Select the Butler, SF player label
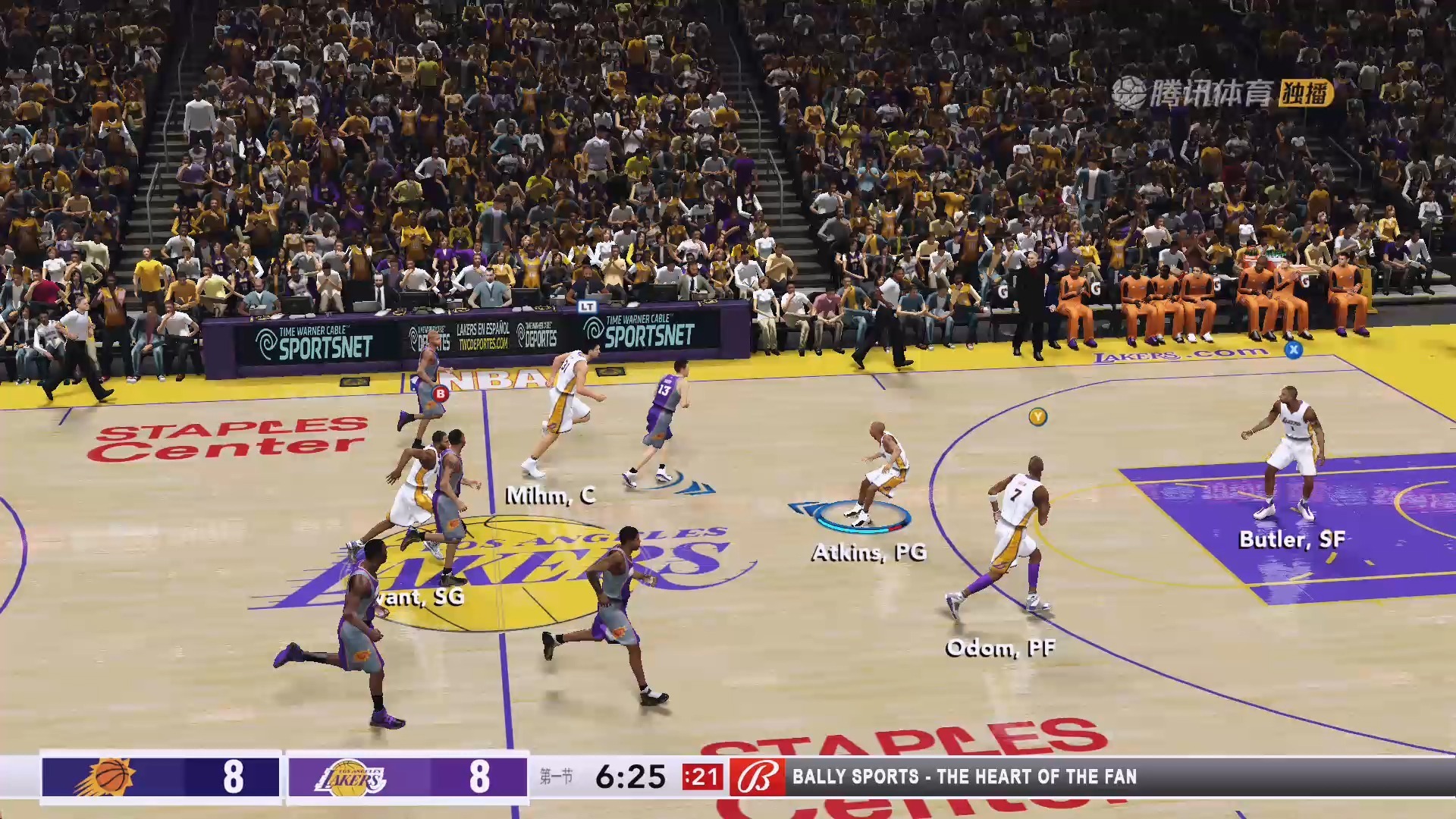 pyautogui.click(x=1291, y=539)
